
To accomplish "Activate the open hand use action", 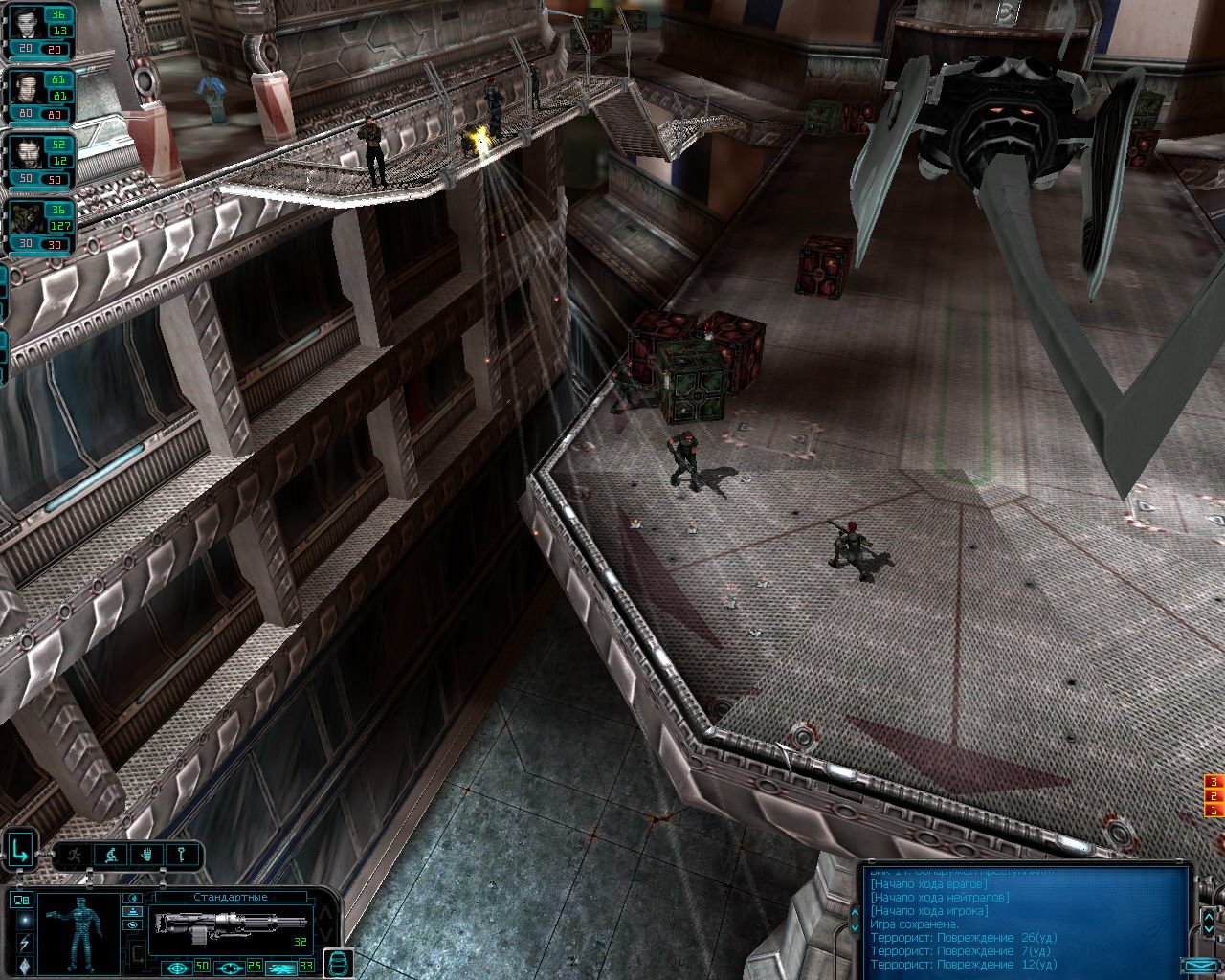I will point(145,854).
